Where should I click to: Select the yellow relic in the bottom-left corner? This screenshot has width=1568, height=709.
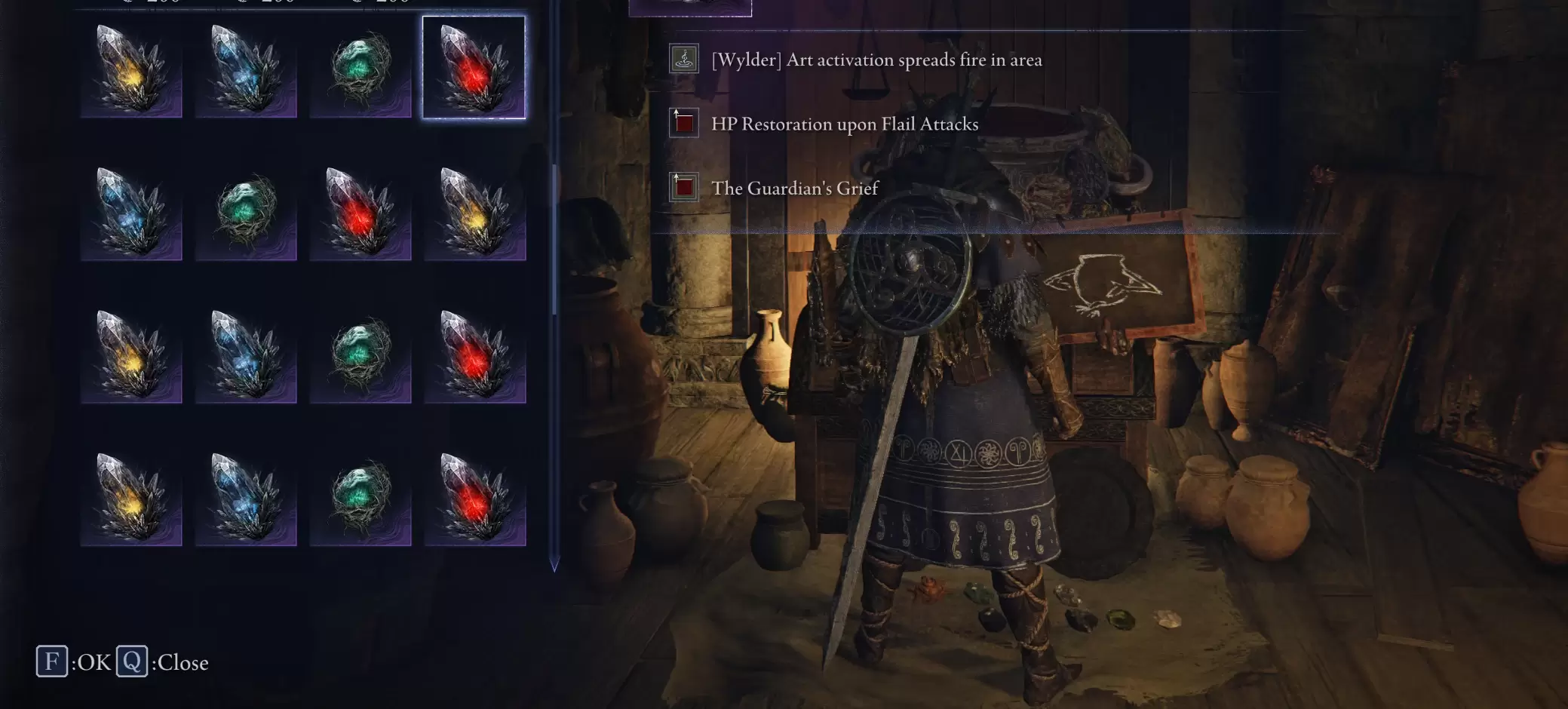click(x=131, y=498)
